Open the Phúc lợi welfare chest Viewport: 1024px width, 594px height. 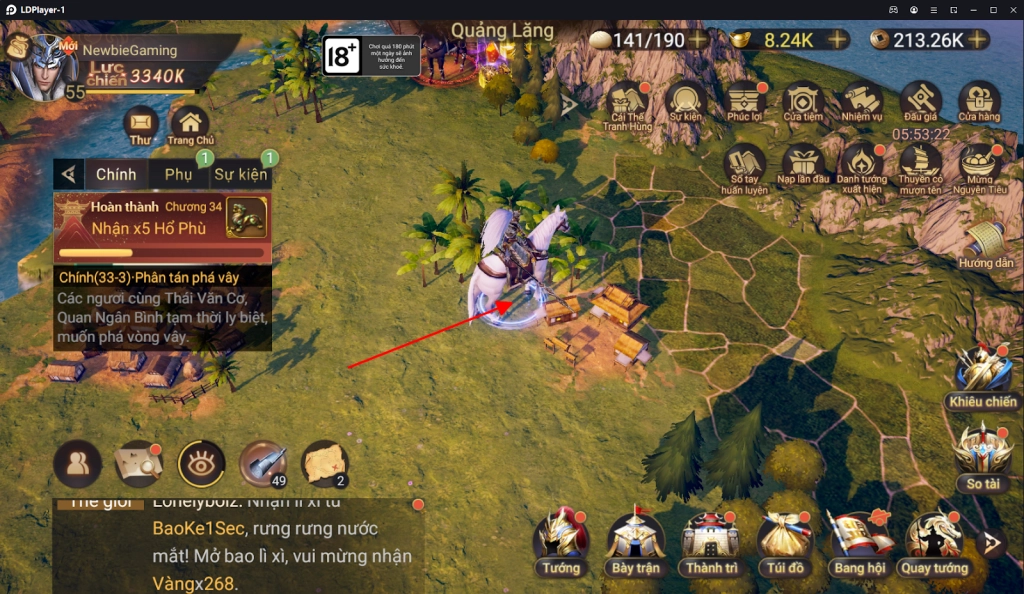pyautogui.click(x=745, y=101)
